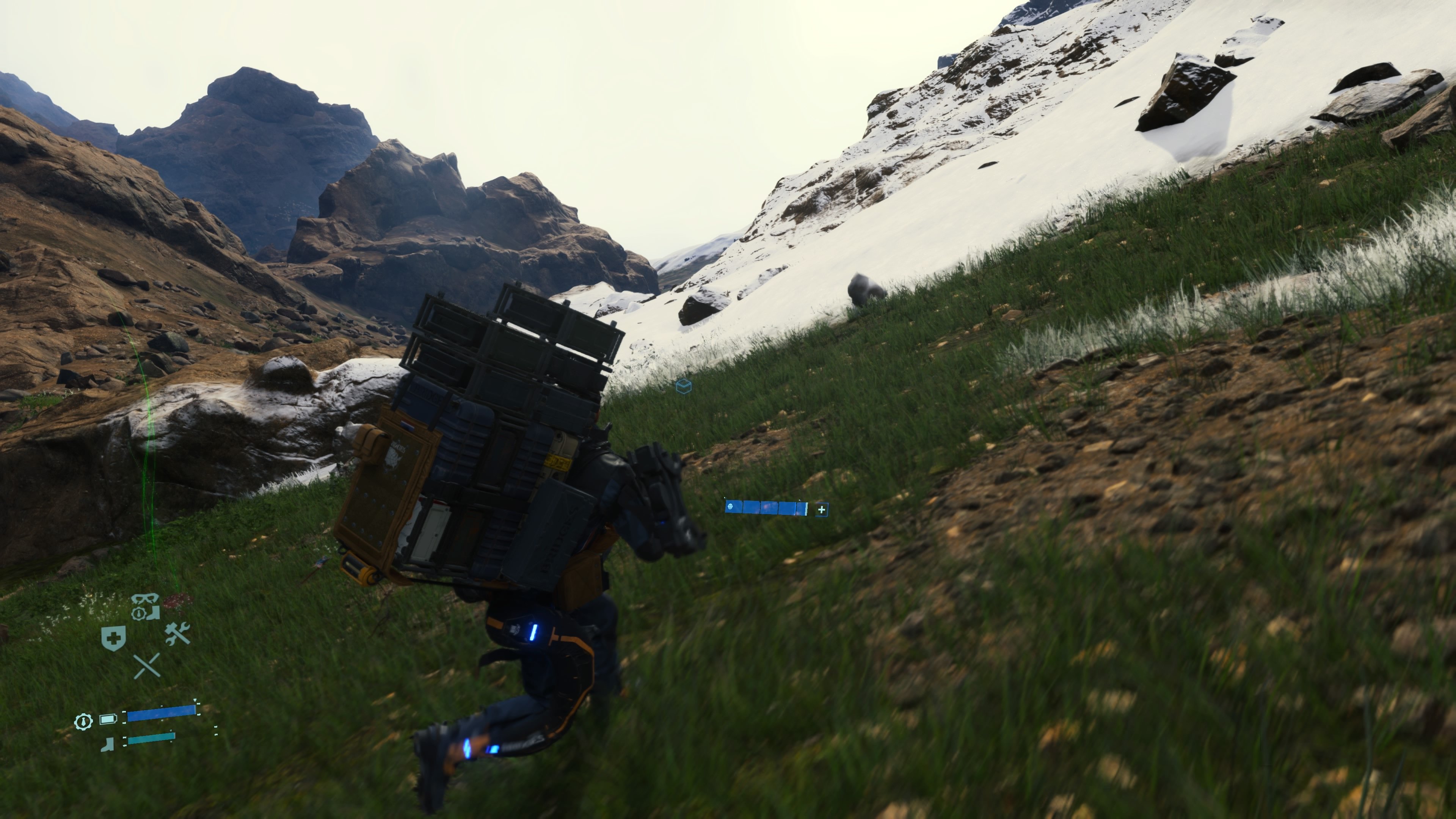Click the segmented cargo condition bar near Sam
Image resolution: width=1456 pixels, height=819 pixels.
[767, 509]
